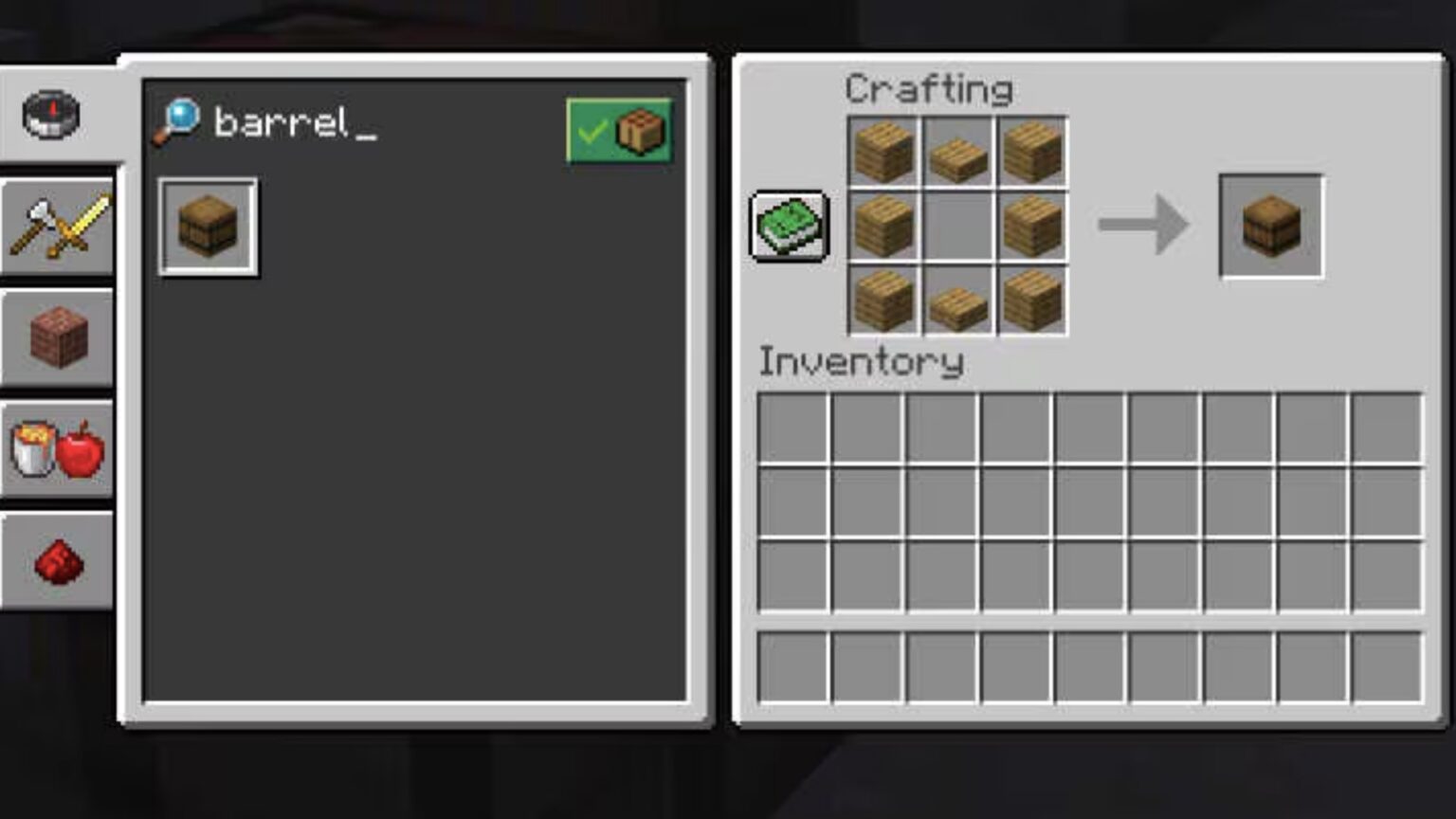Click an empty slot in the top inventory row
Image resolution: width=1456 pixels, height=819 pixels.
point(794,428)
